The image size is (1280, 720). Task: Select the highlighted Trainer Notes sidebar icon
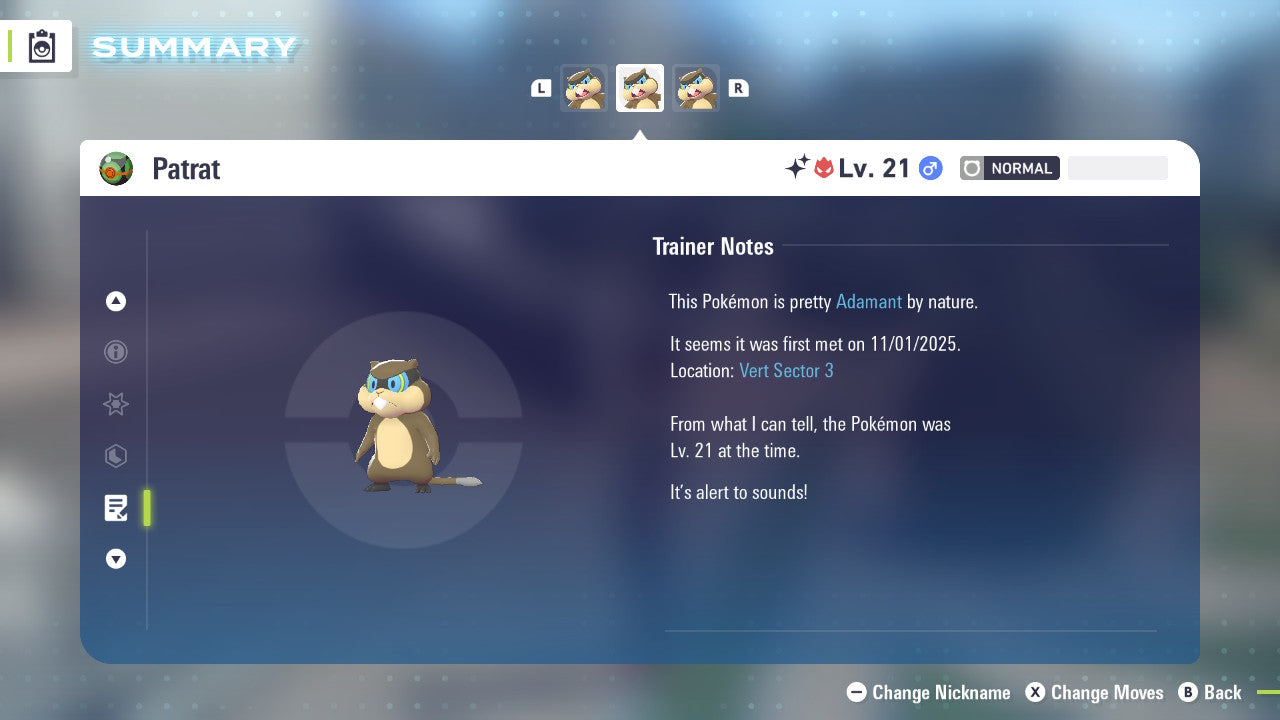116,508
